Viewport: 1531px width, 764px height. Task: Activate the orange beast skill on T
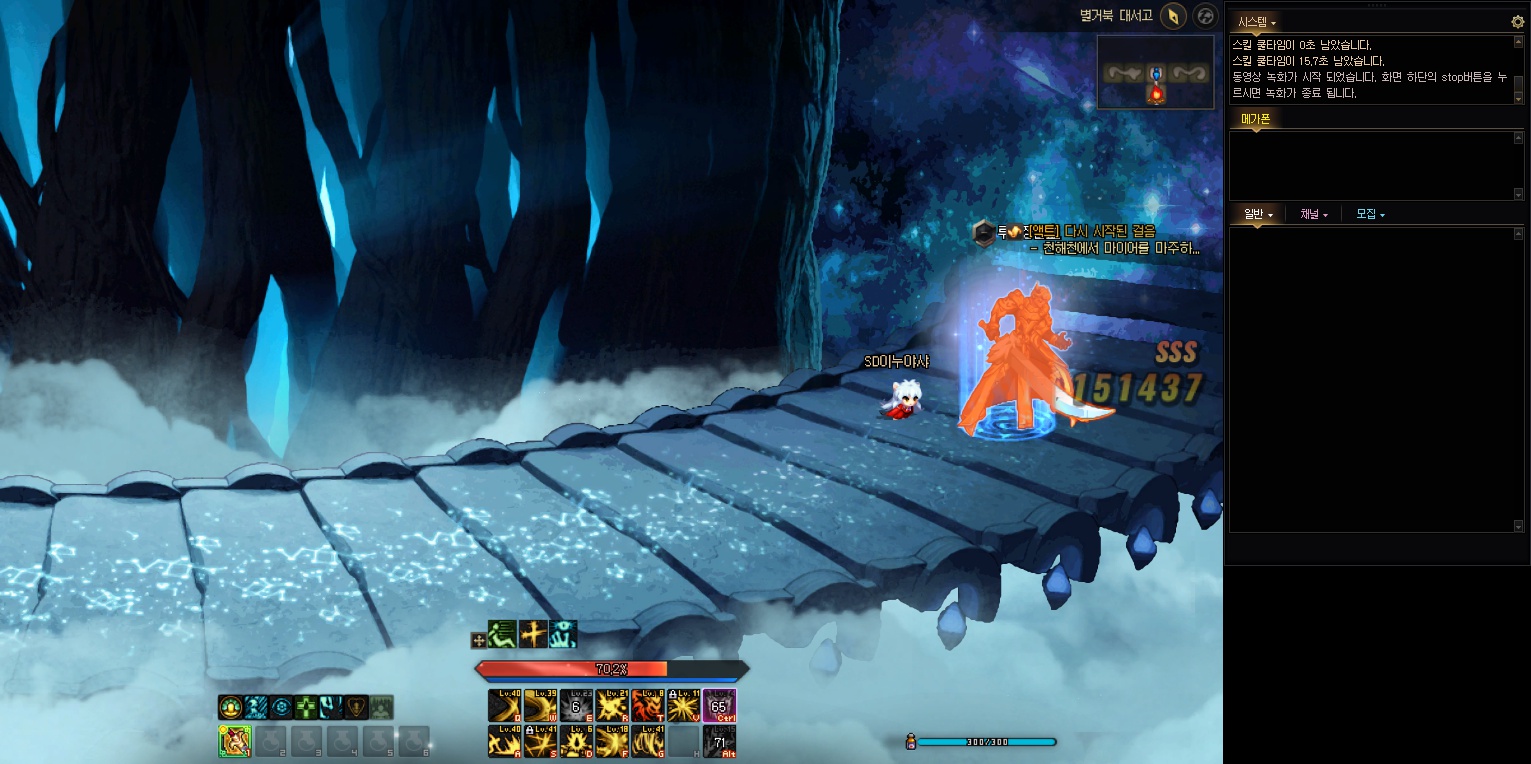(x=646, y=706)
